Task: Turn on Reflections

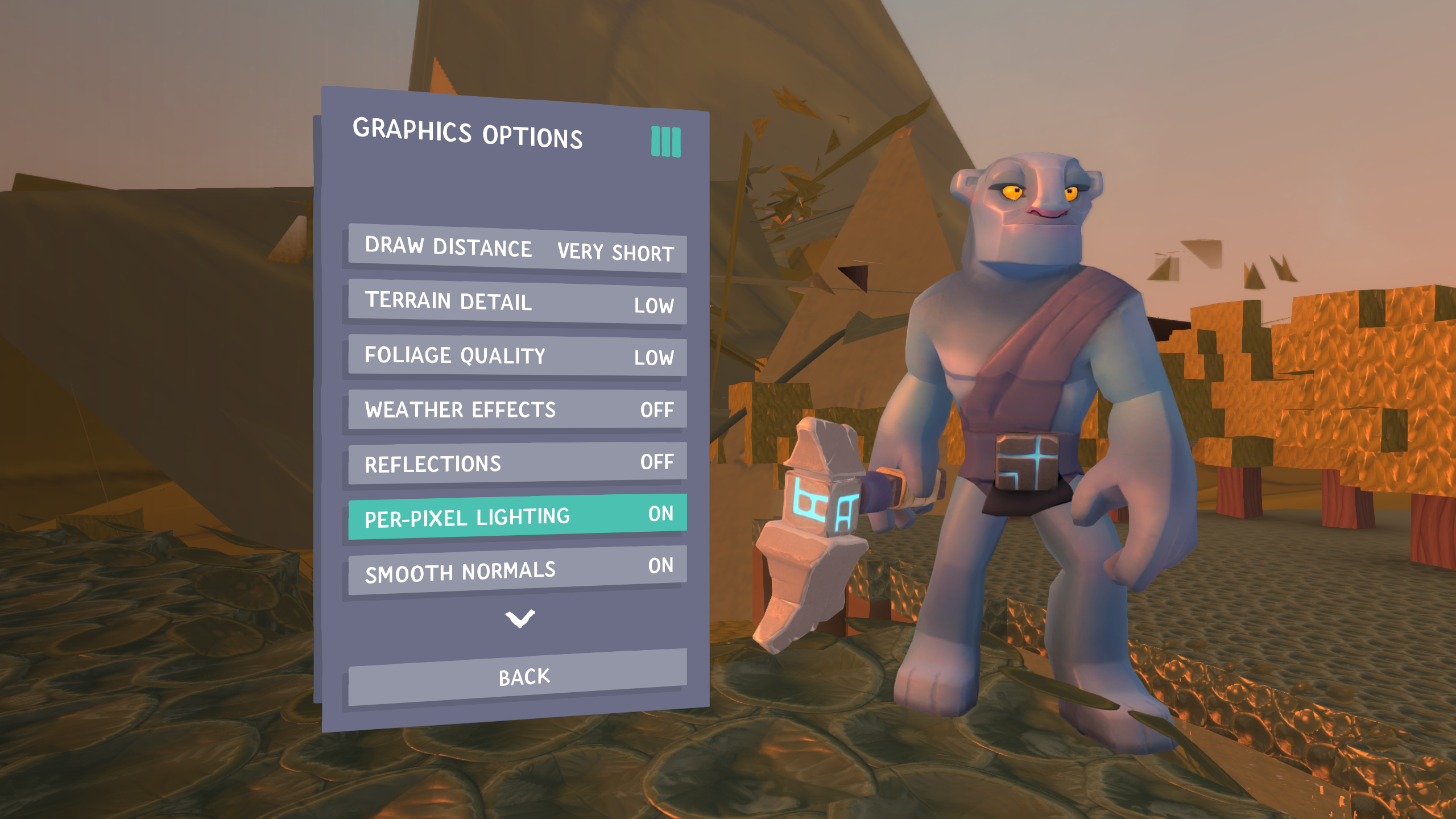Action: (x=518, y=463)
